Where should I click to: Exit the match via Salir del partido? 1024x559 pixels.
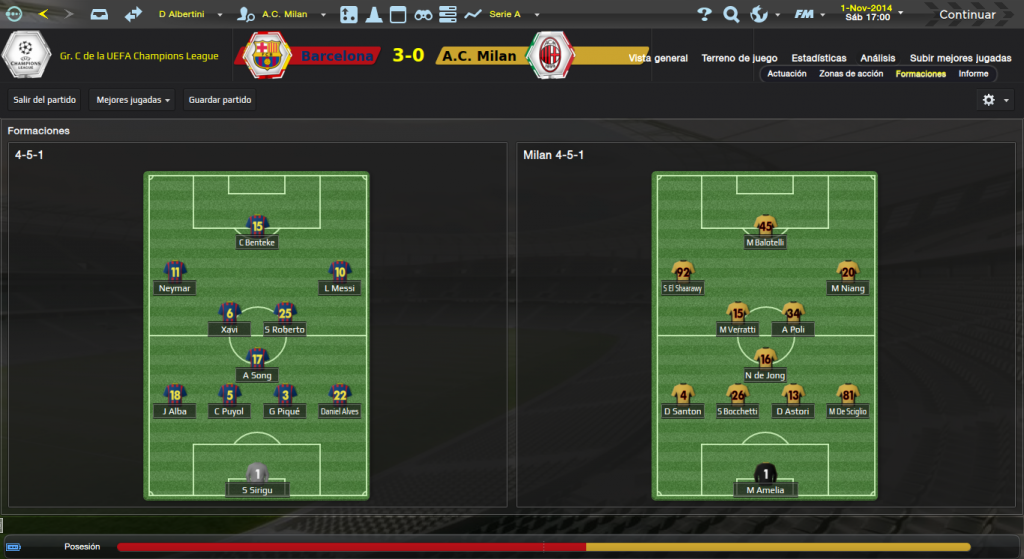pos(43,100)
